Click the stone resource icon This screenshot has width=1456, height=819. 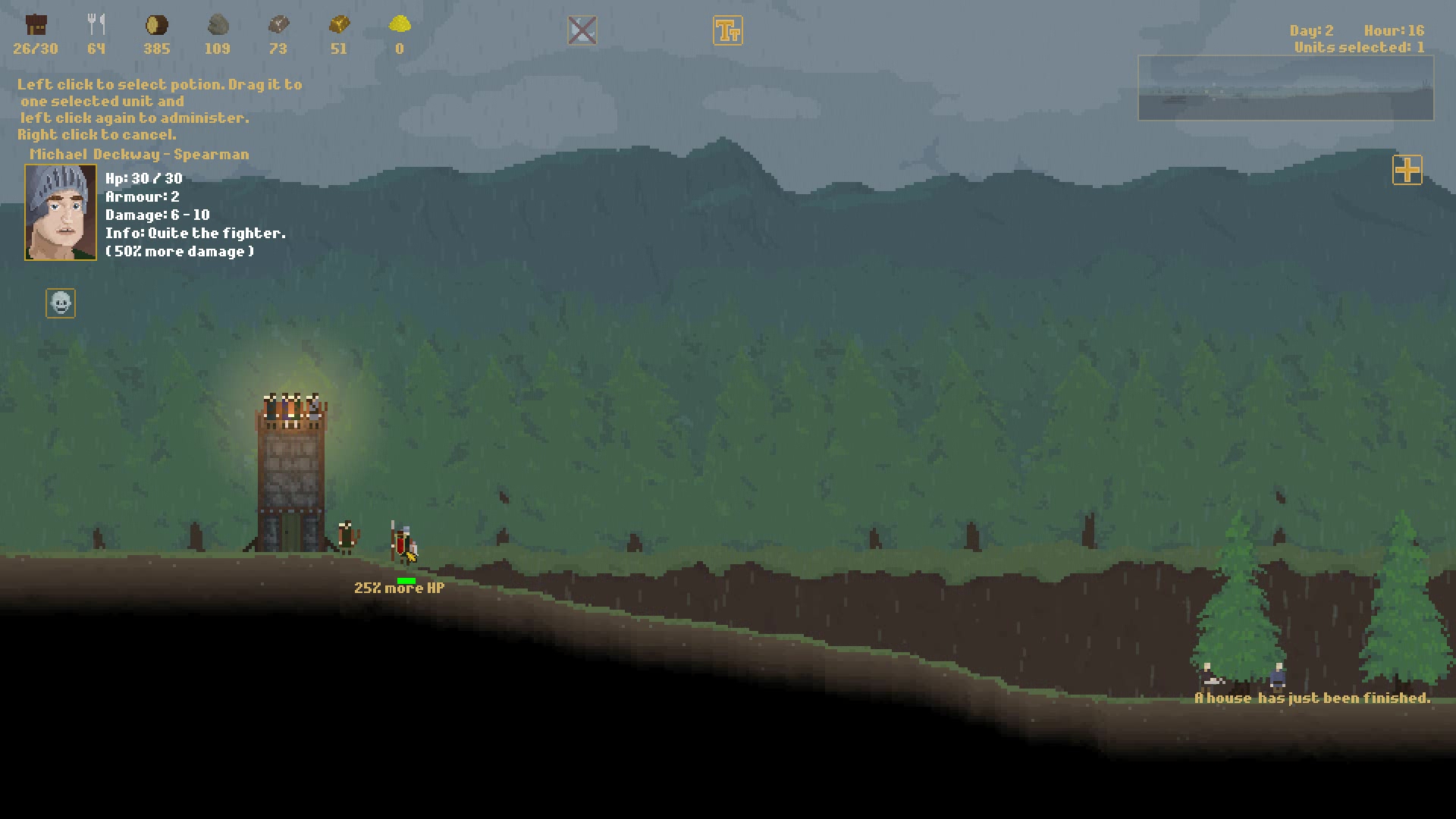218,24
